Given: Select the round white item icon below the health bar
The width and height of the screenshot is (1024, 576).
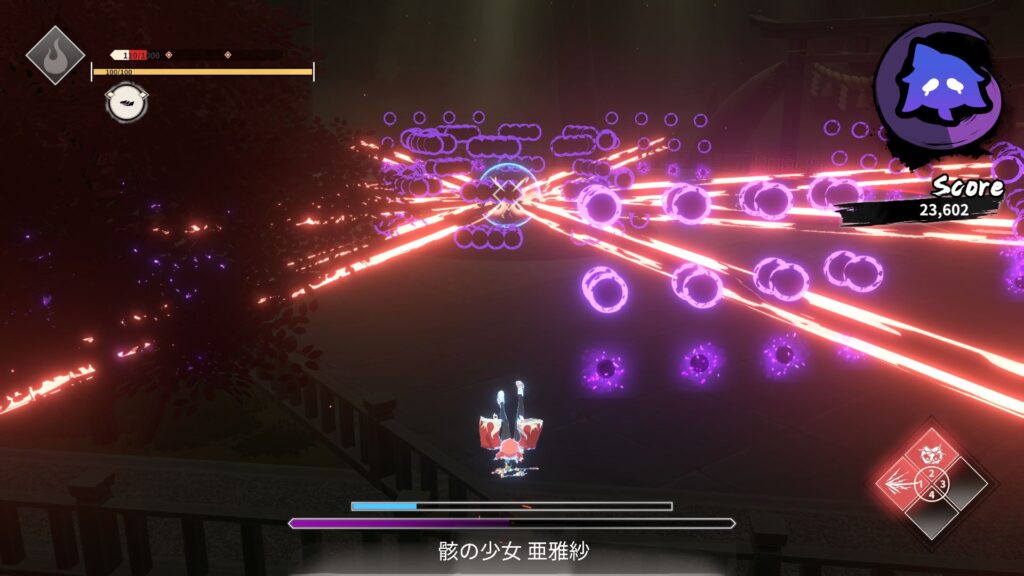Looking at the screenshot, I should [x=122, y=102].
